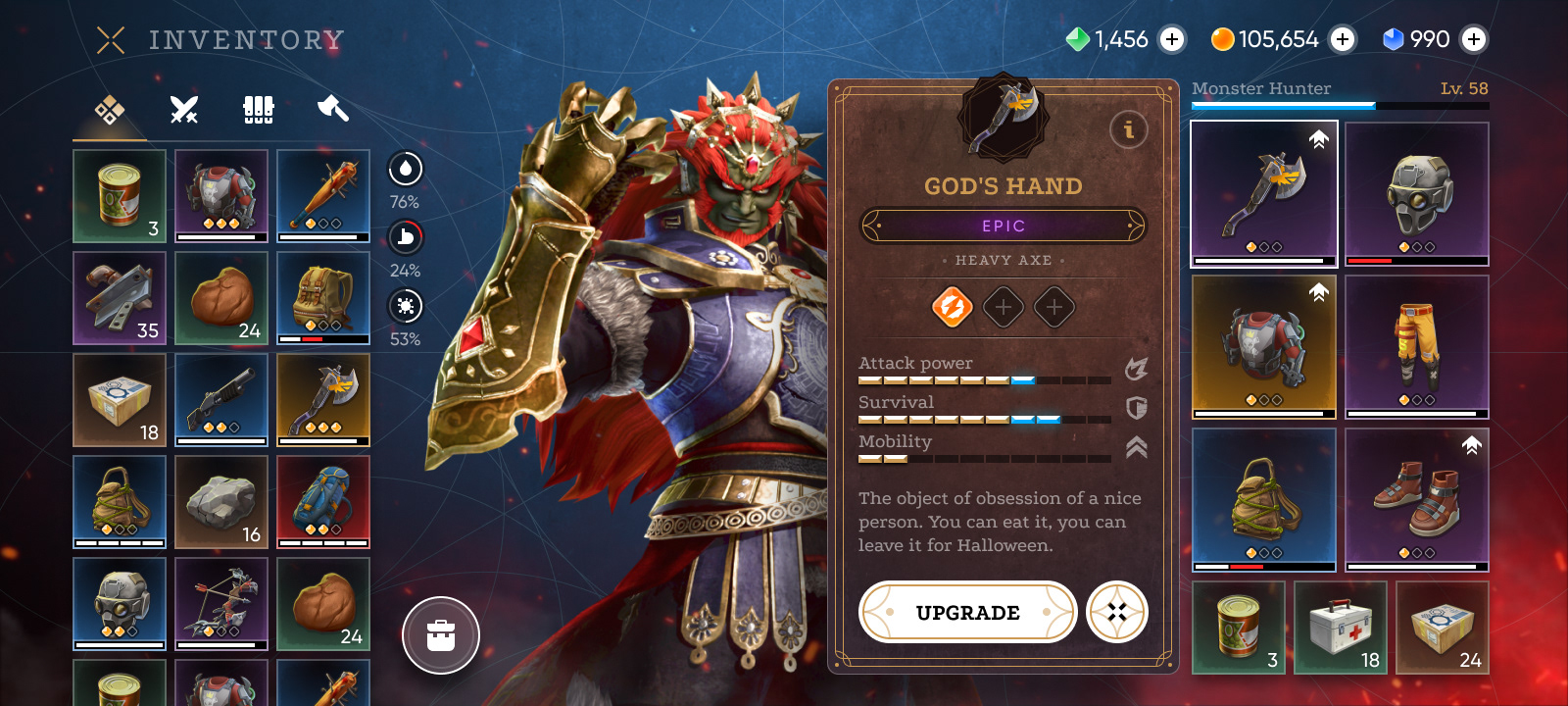Click the four-arrows button beside Upgrade
The height and width of the screenshot is (706, 1568).
(x=1117, y=613)
